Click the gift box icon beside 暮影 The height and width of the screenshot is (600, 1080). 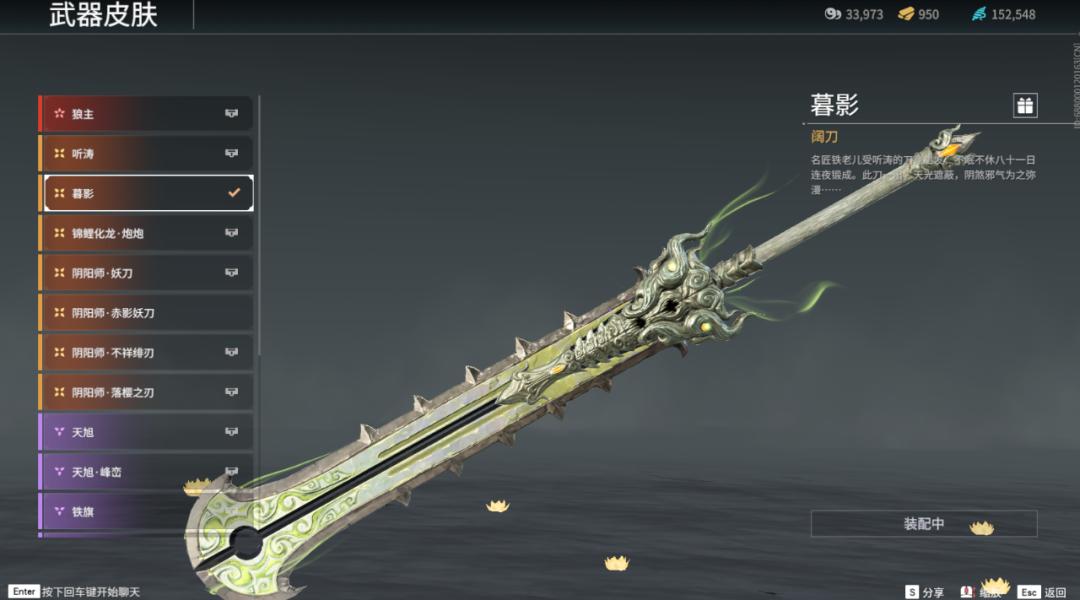click(x=1024, y=105)
